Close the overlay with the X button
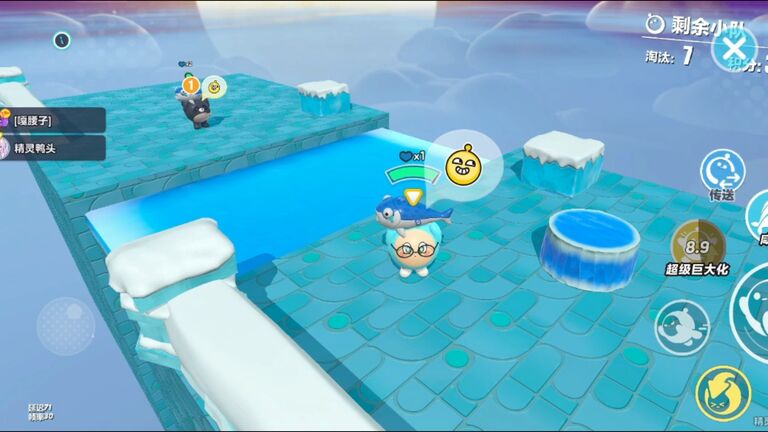Screen dimensions: 768x432 pos(735,47)
